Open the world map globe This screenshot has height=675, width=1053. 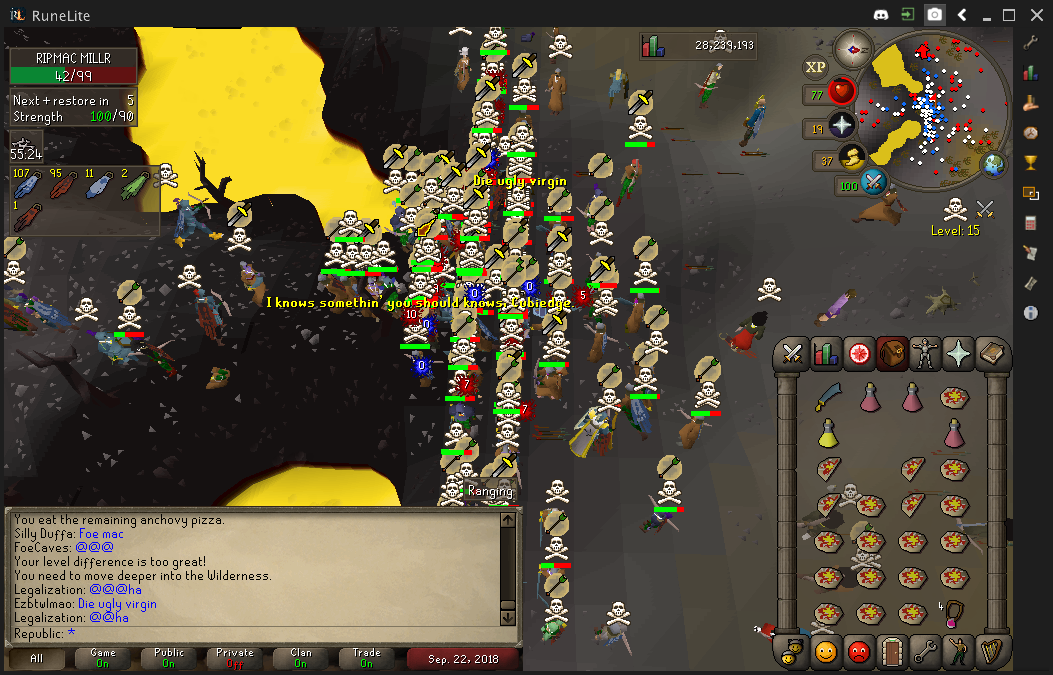coord(994,165)
